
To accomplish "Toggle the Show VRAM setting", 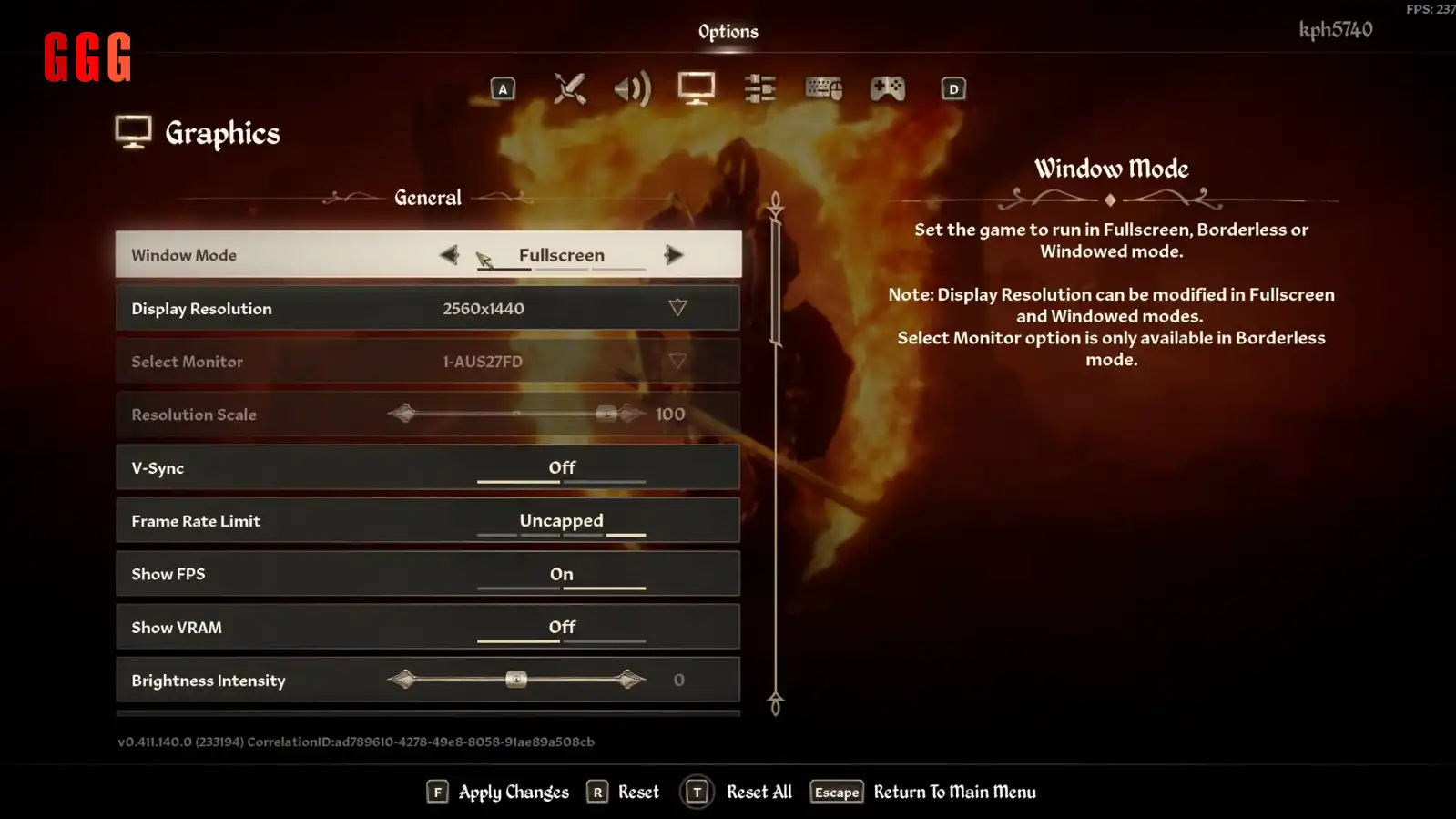I will pyautogui.click(x=561, y=628).
